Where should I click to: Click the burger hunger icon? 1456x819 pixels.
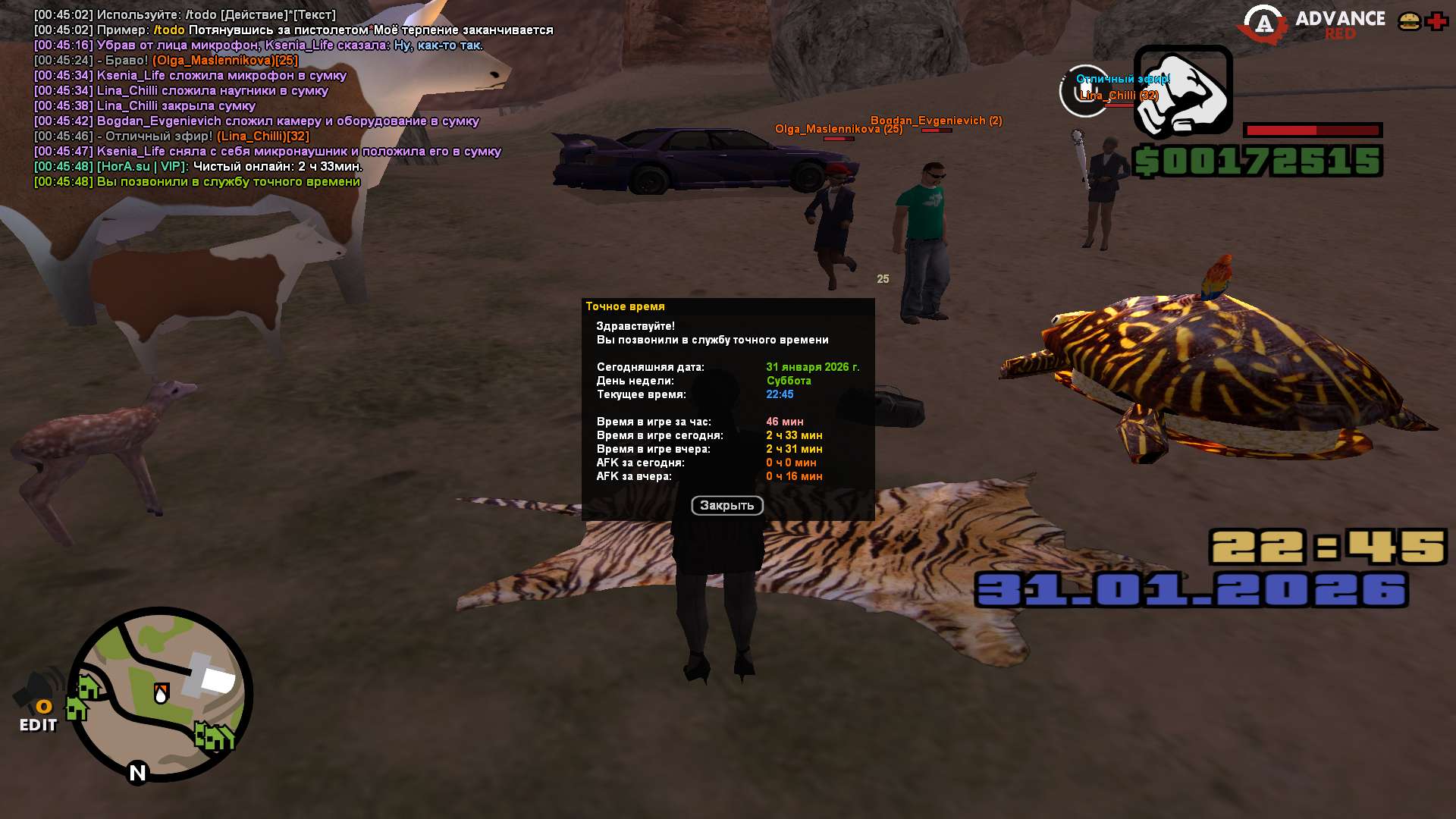[x=1409, y=21]
